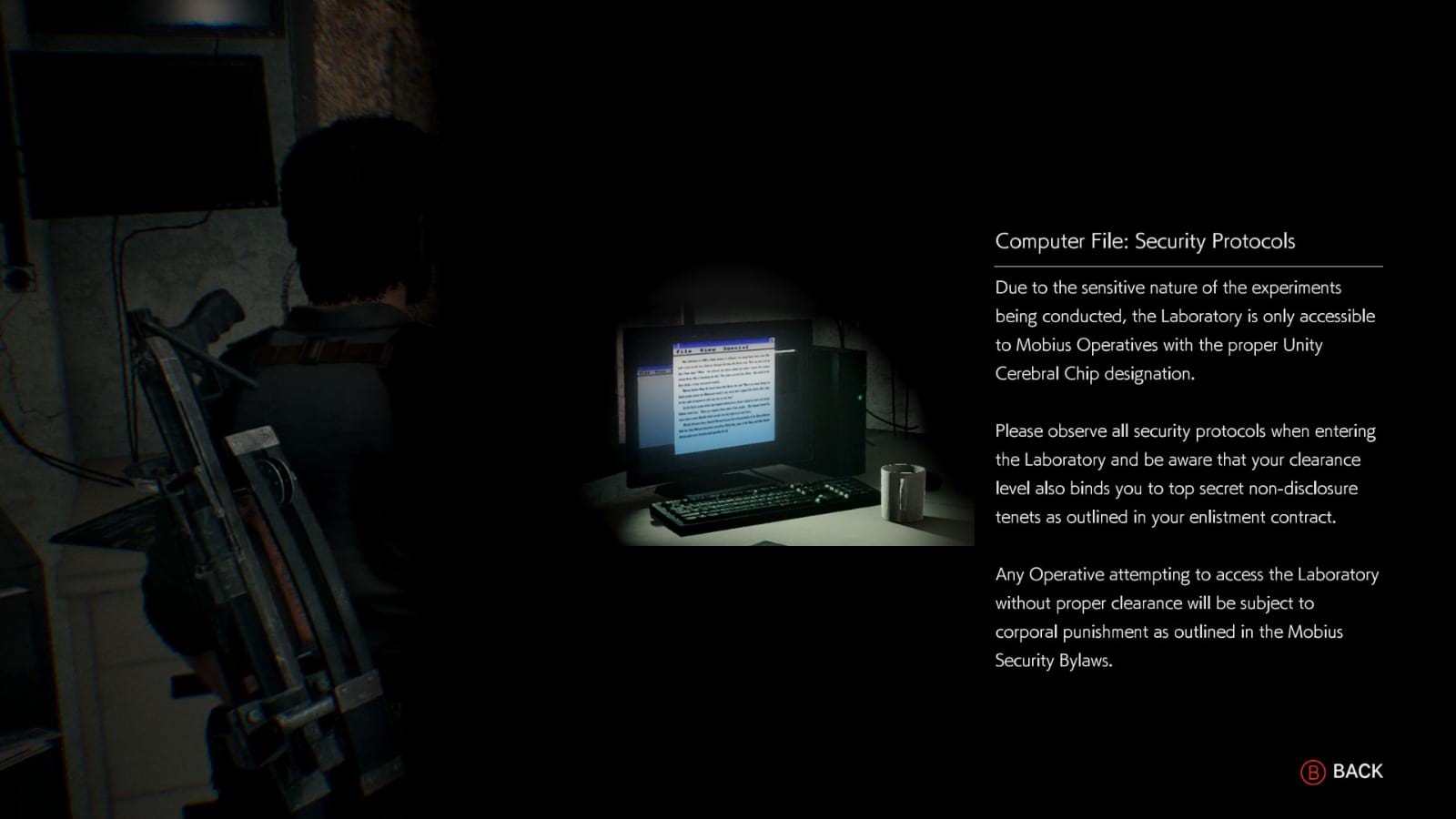Open the background window's View menu

pyautogui.click(x=662, y=372)
